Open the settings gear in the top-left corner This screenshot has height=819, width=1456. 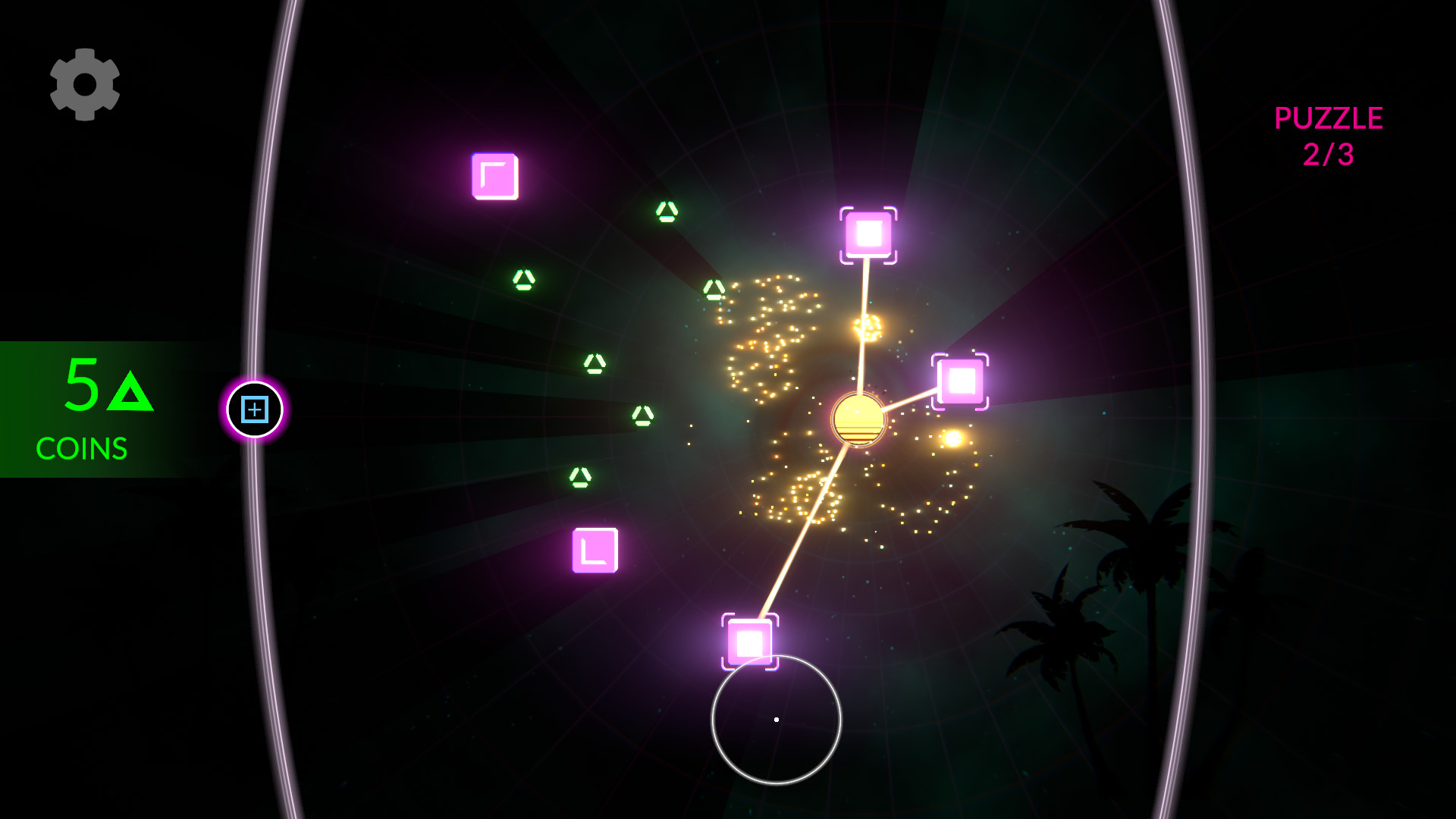(x=85, y=83)
